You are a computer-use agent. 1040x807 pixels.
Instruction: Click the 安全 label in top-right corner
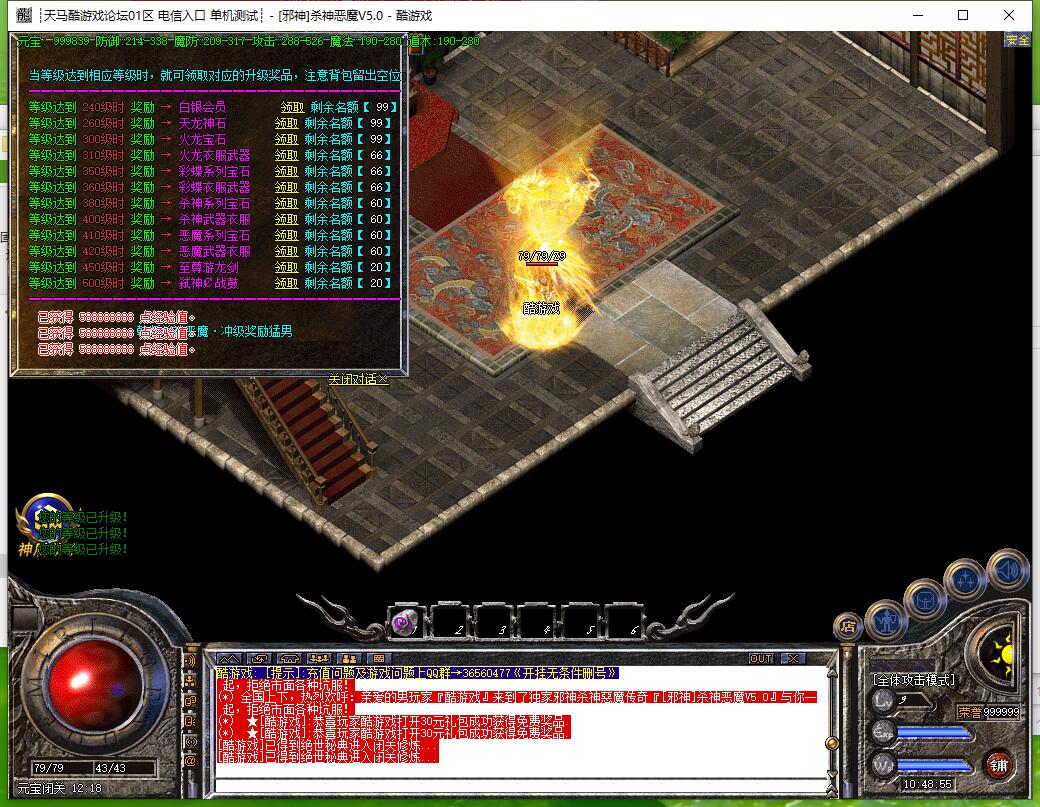coord(1017,40)
